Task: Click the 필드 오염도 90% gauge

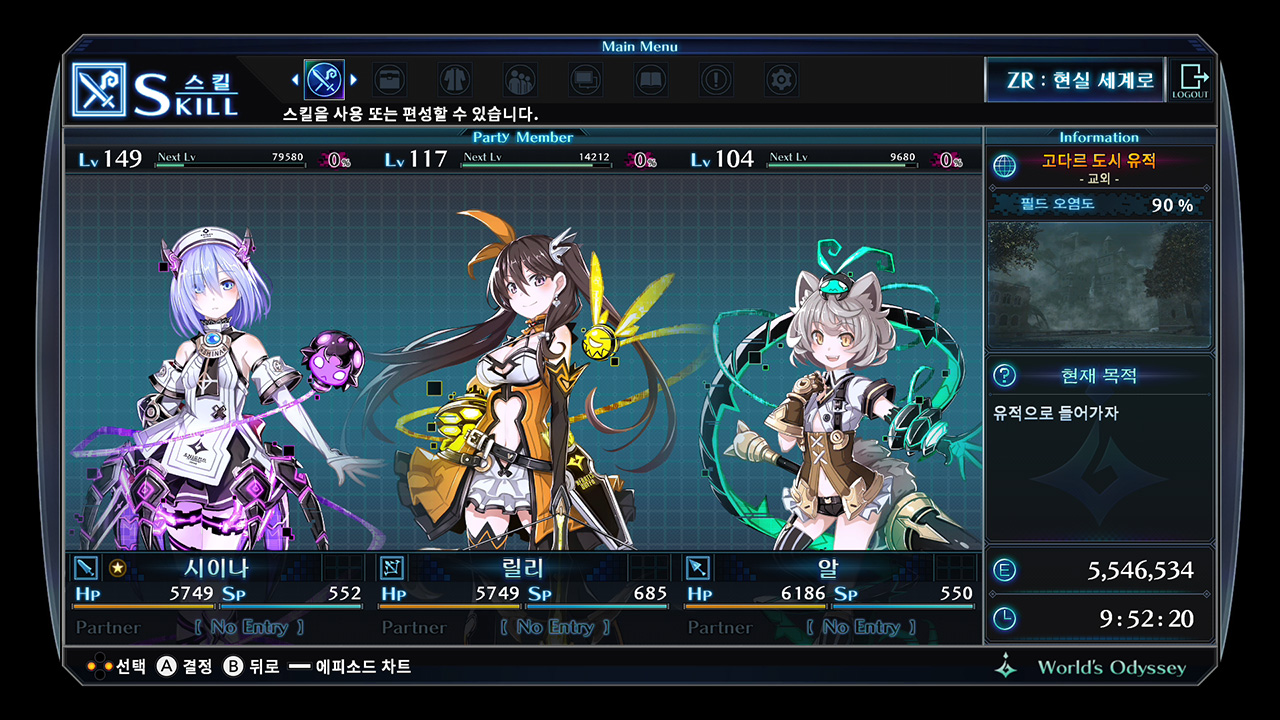Action: pyautogui.click(x=1098, y=205)
